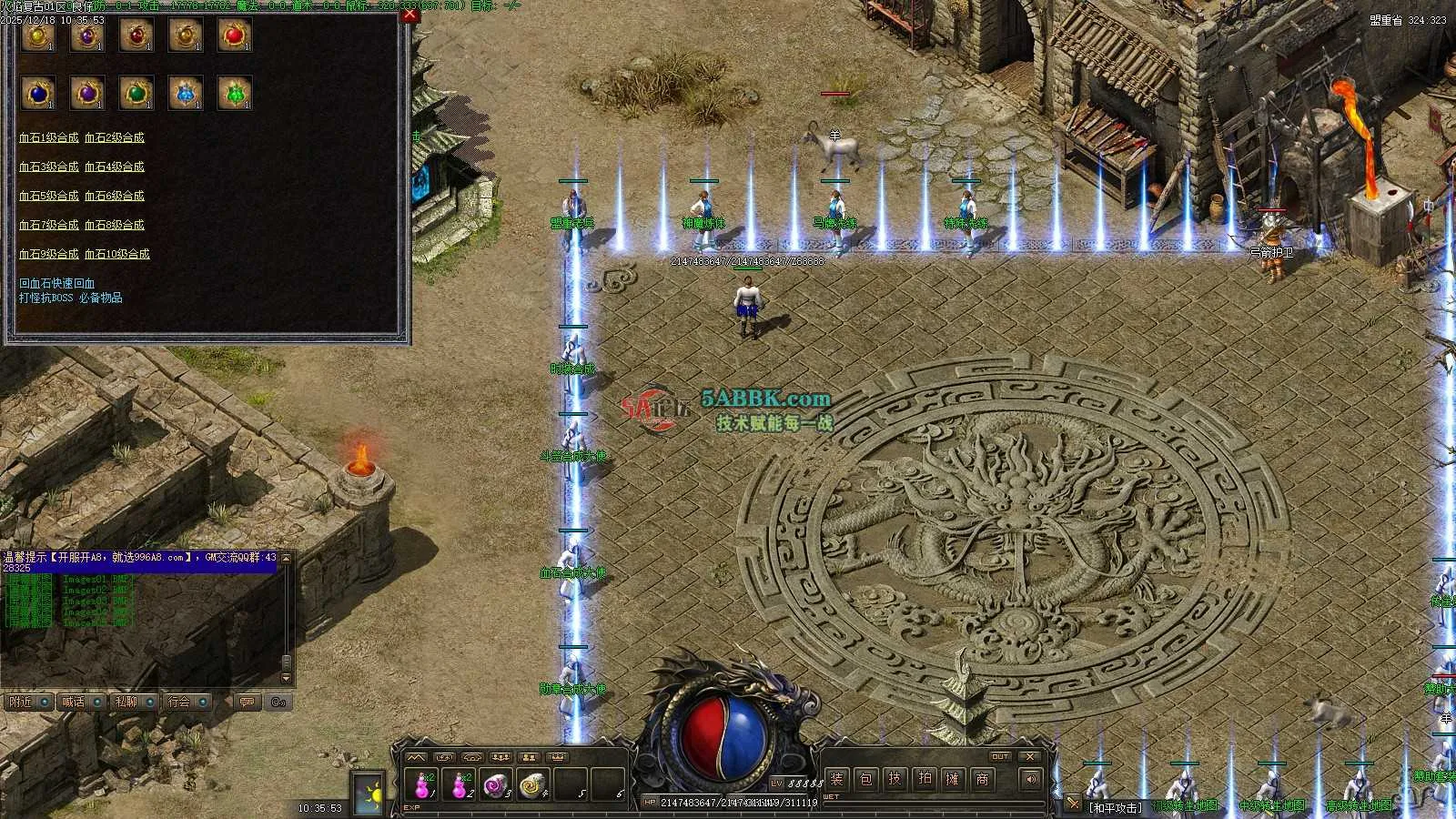This screenshot has height=819, width=1456.
Task: Use the purple scroll in hotbar slot 3
Action: coord(494,784)
